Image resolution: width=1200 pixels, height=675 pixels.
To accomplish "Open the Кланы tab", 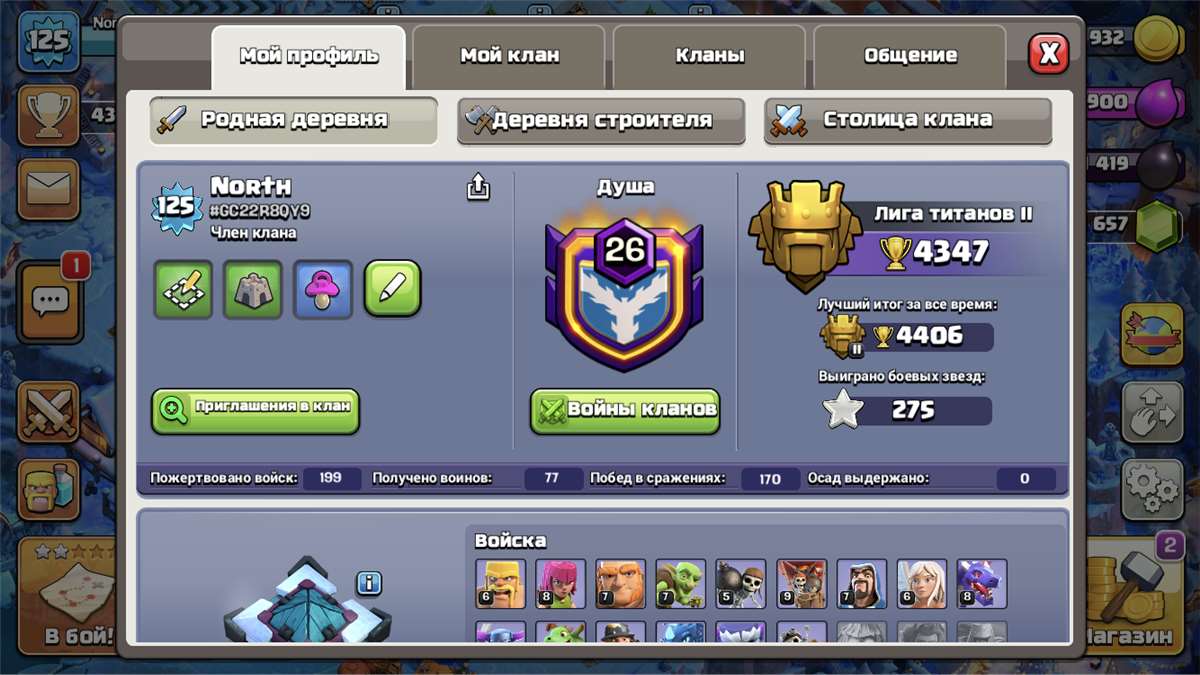I will [x=709, y=56].
